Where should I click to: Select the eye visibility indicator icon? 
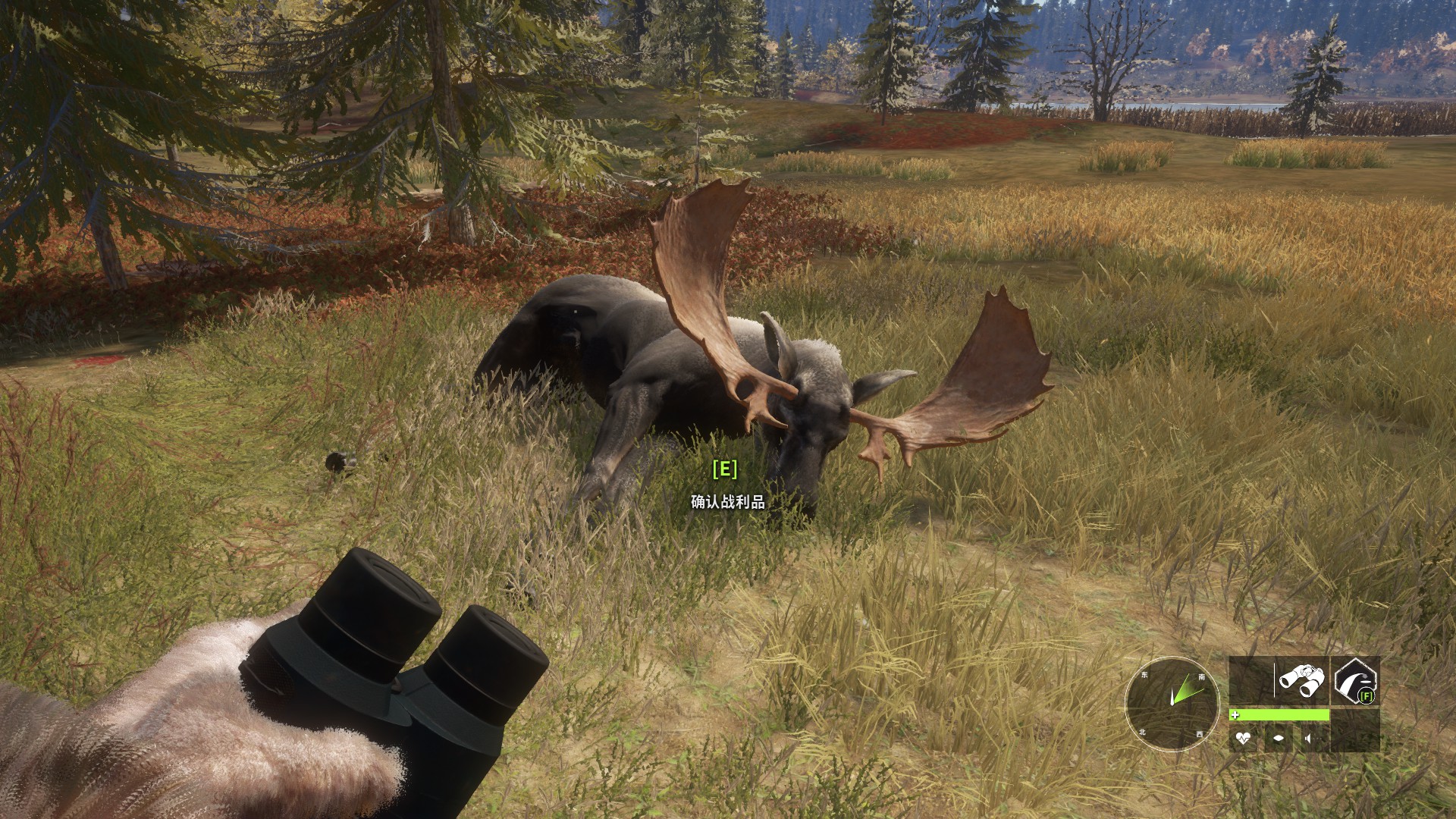tap(1279, 738)
